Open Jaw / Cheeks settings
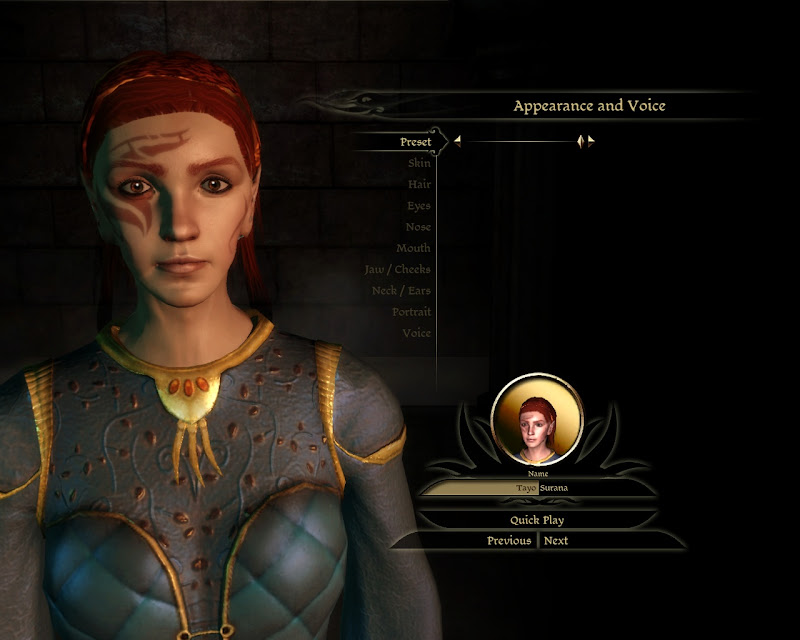This screenshot has width=800, height=640. (x=398, y=269)
